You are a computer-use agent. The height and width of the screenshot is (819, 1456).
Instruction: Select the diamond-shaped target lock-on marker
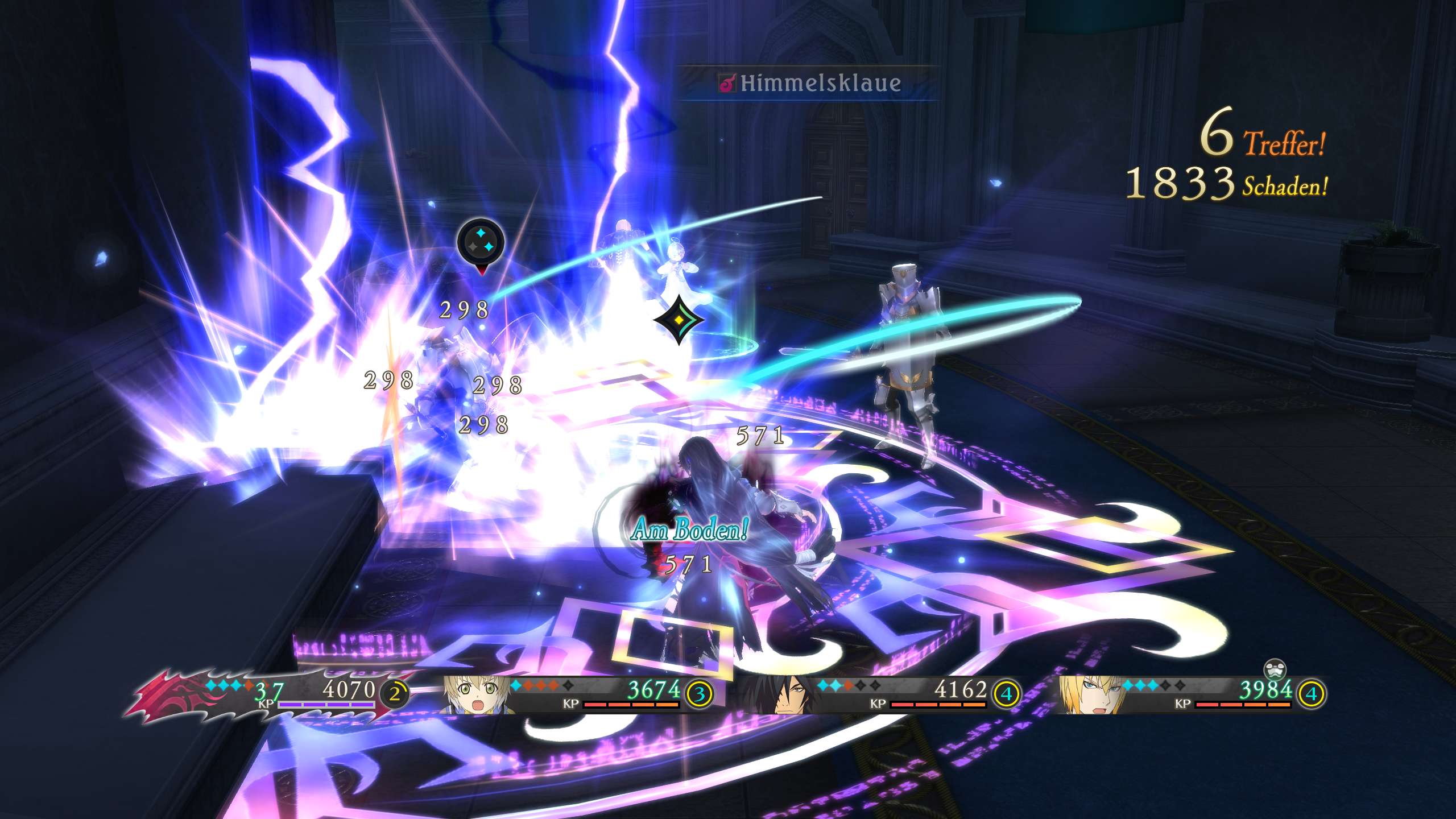coord(679,320)
